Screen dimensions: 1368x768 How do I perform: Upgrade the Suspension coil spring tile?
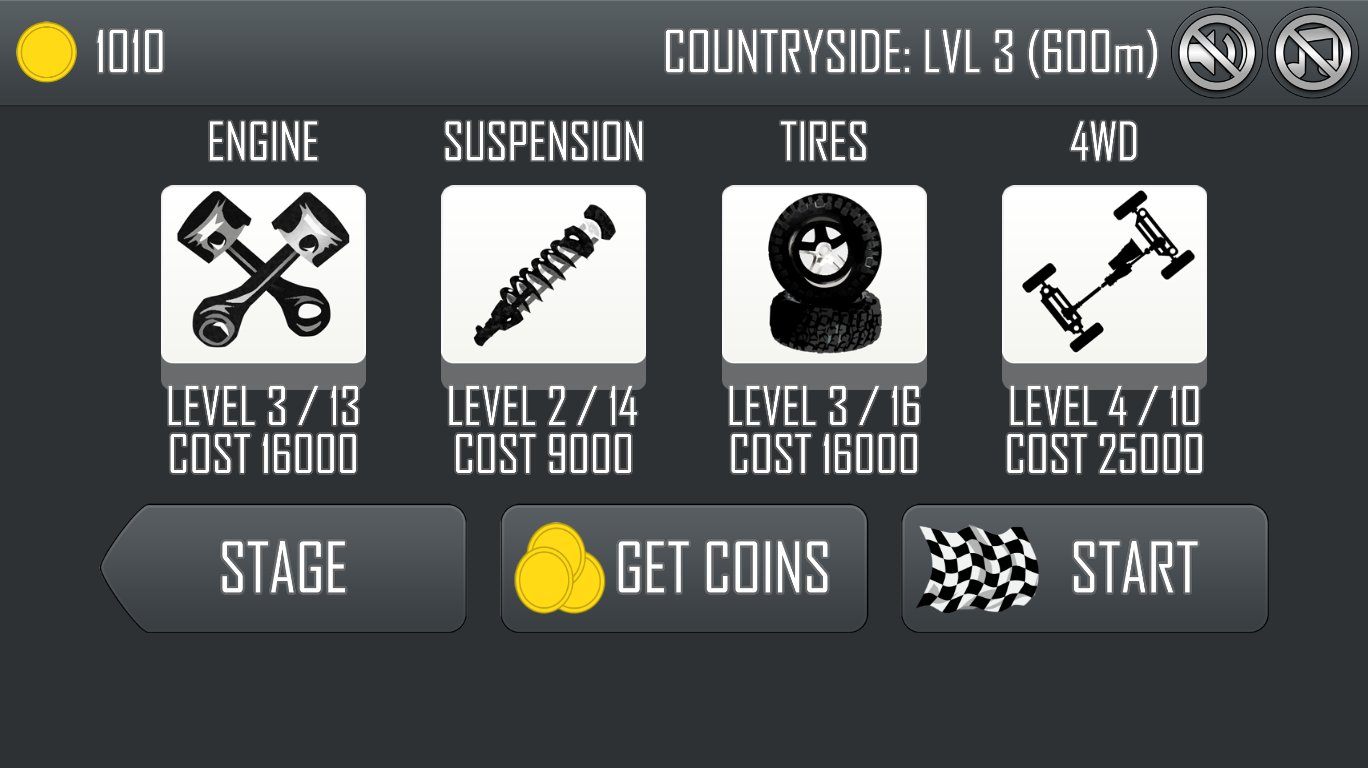(543, 274)
